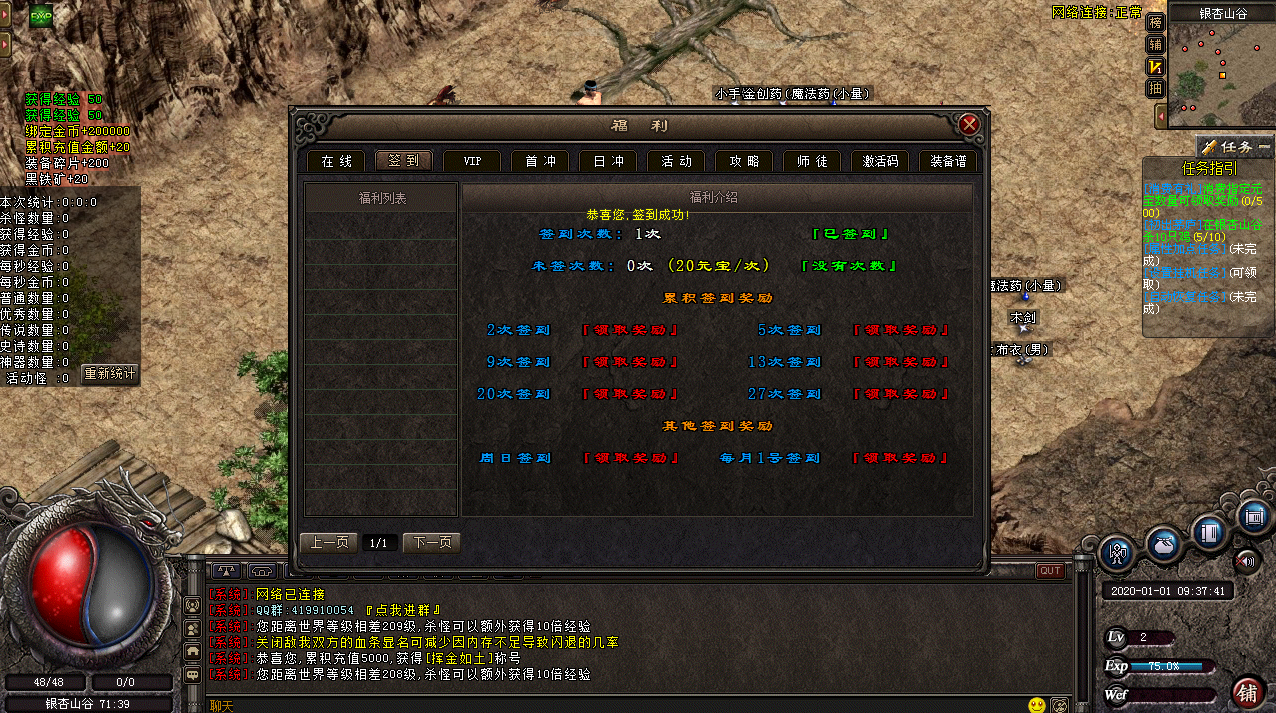Close the 福利 welfare window
1276x713 pixels.
(x=968, y=125)
